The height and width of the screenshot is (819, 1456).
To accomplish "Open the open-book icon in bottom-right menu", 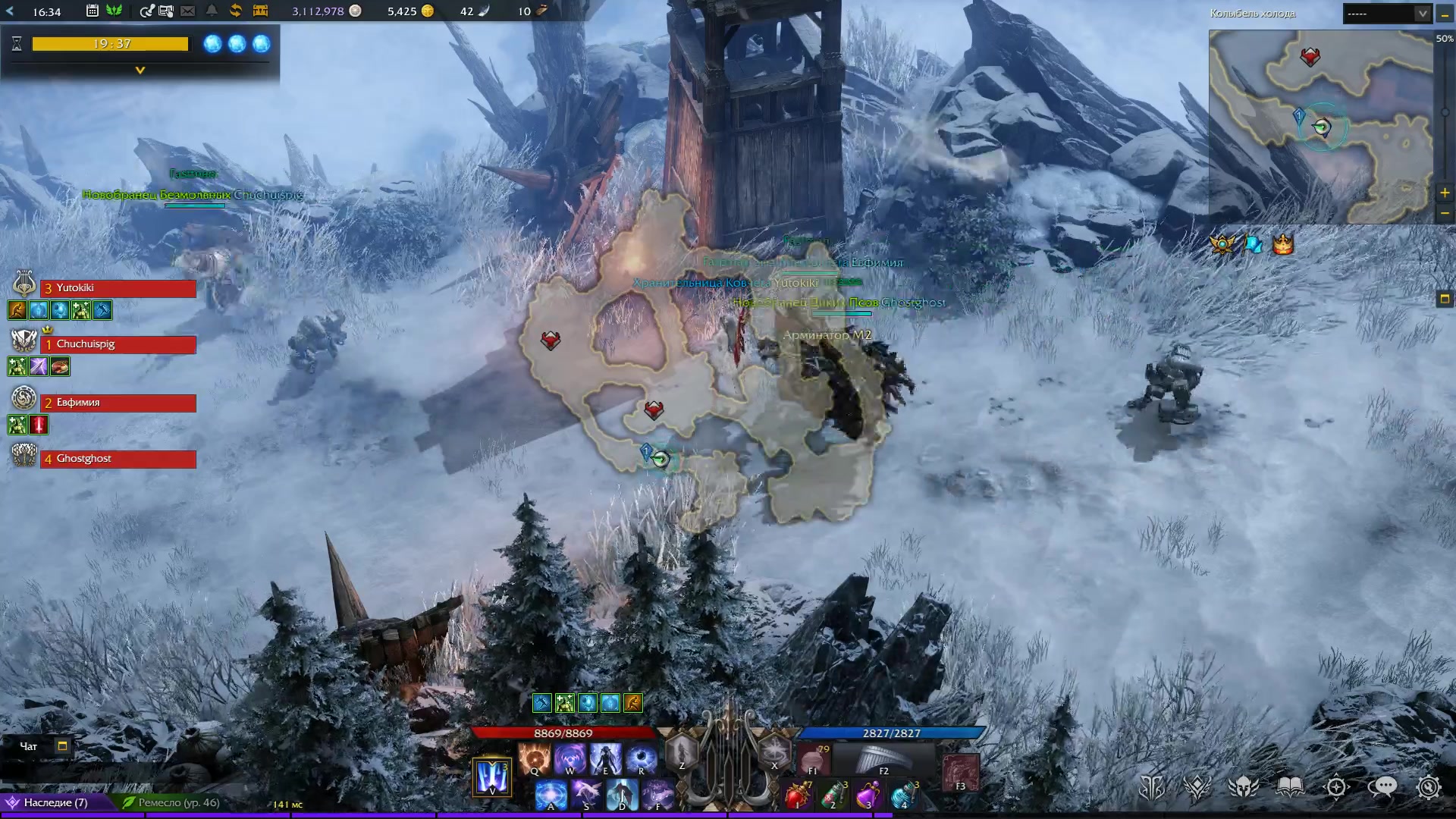I will 1290,787.
